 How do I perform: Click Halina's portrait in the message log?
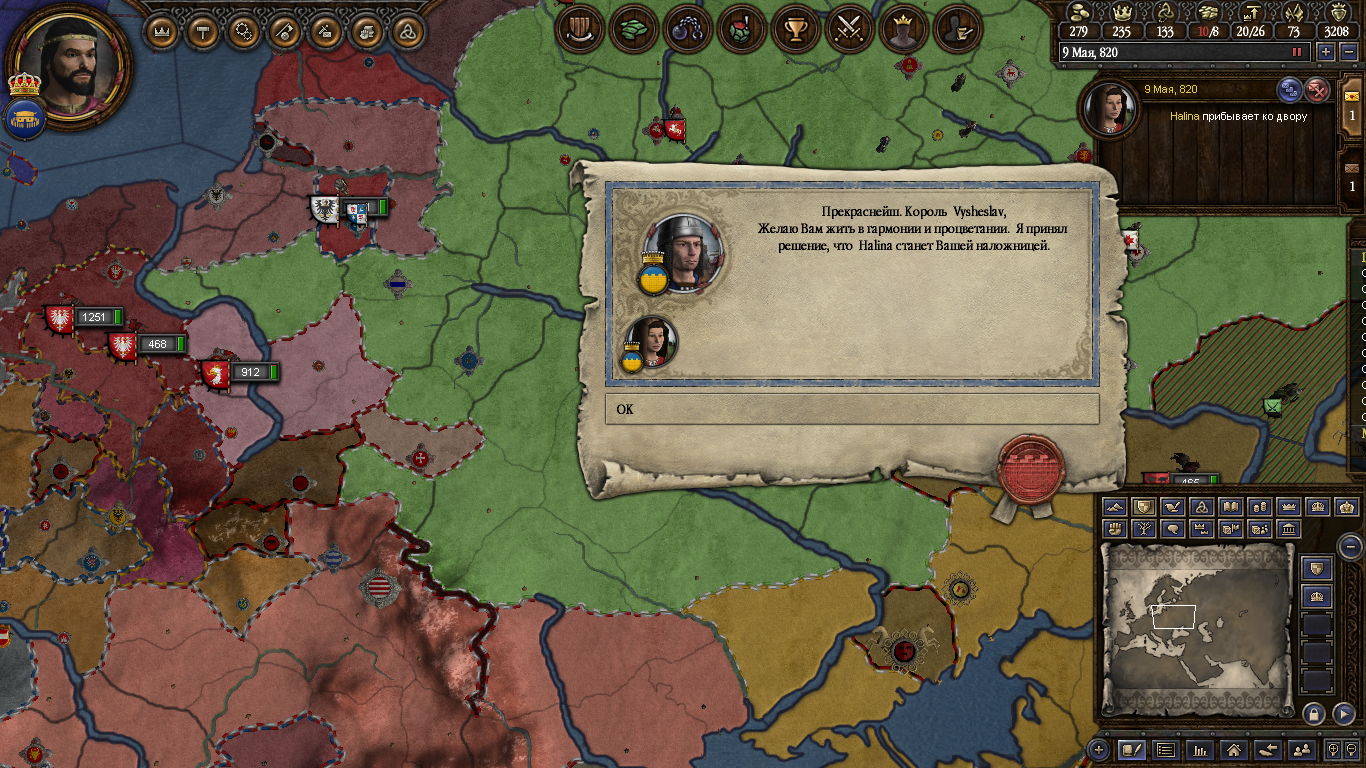pos(1111,109)
